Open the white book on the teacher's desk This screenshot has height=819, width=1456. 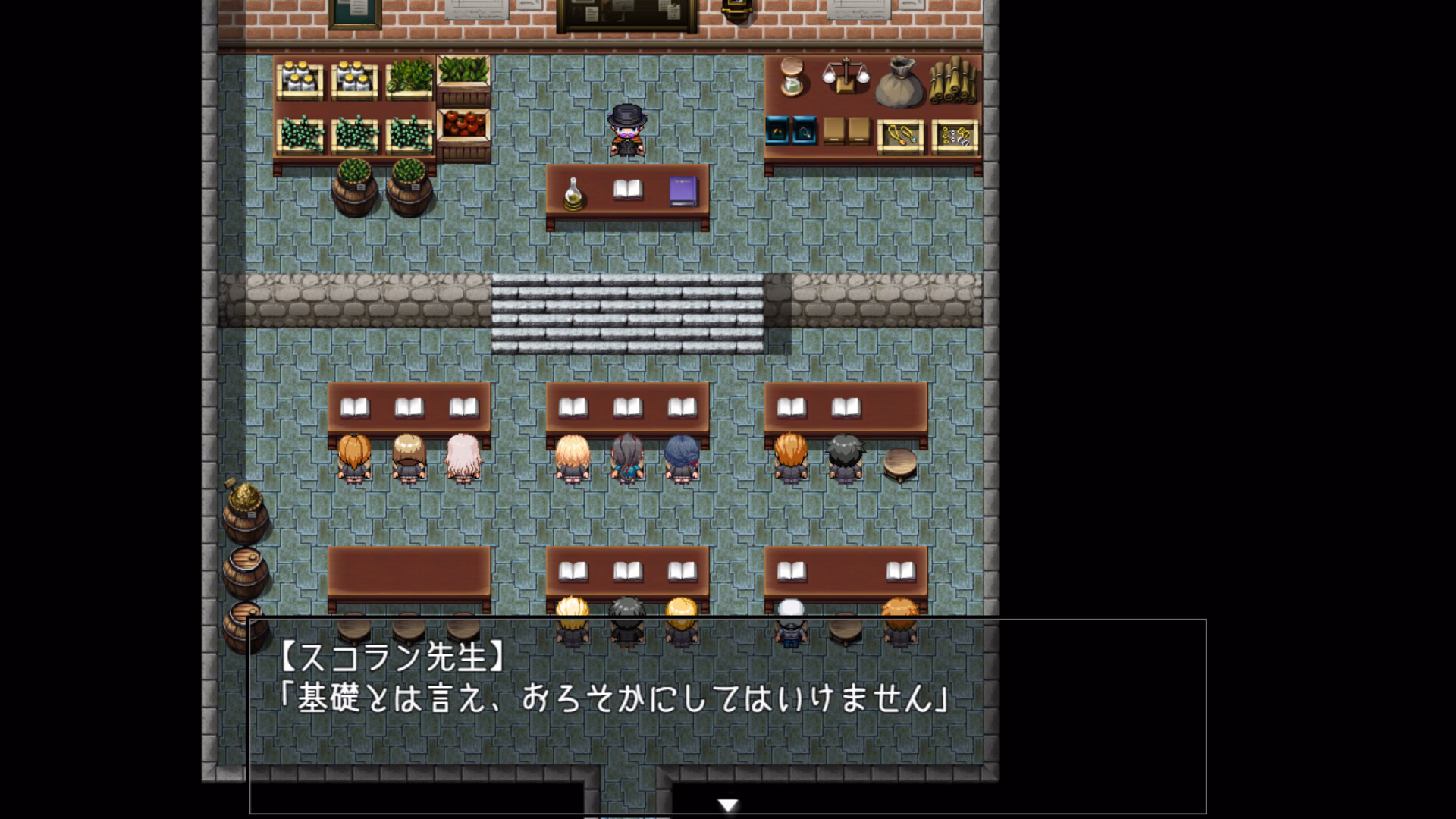627,190
